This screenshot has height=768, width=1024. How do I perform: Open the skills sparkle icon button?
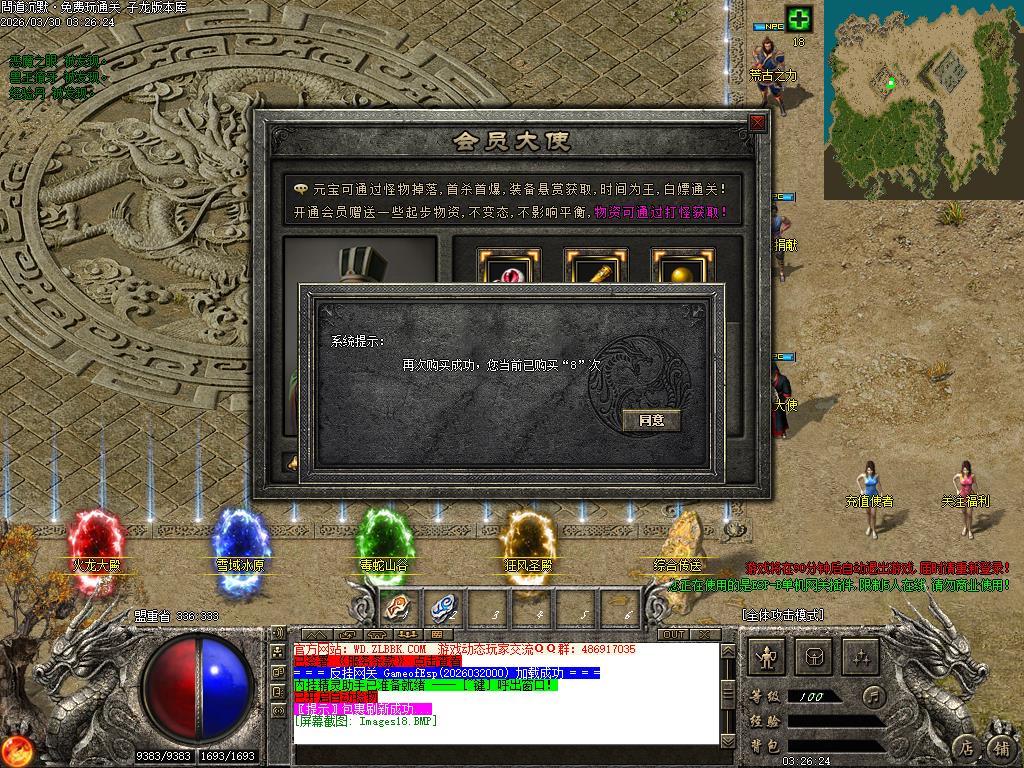pos(862,656)
